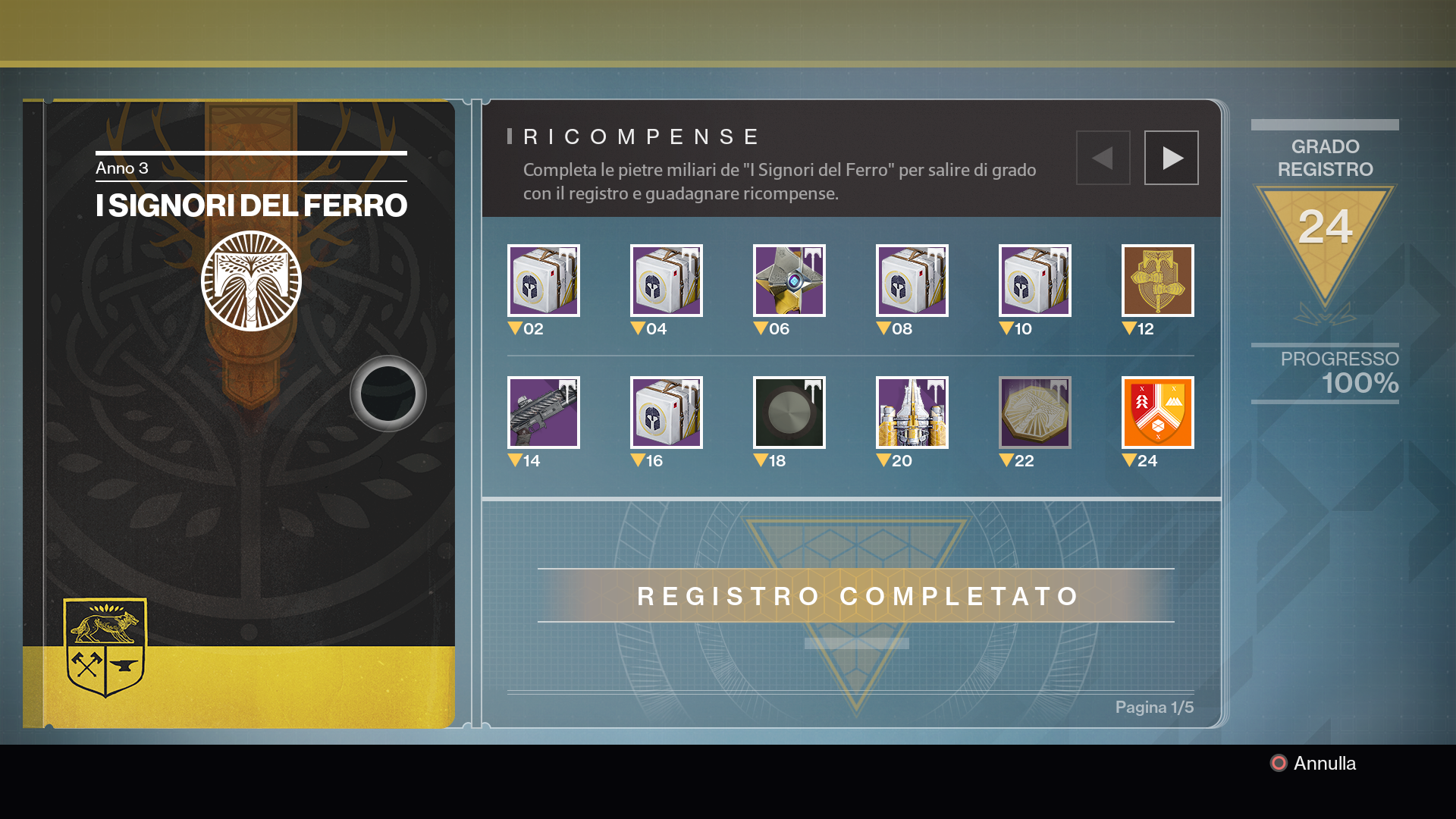
Task: Choose the rank 04 armor package
Action: point(667,281)
